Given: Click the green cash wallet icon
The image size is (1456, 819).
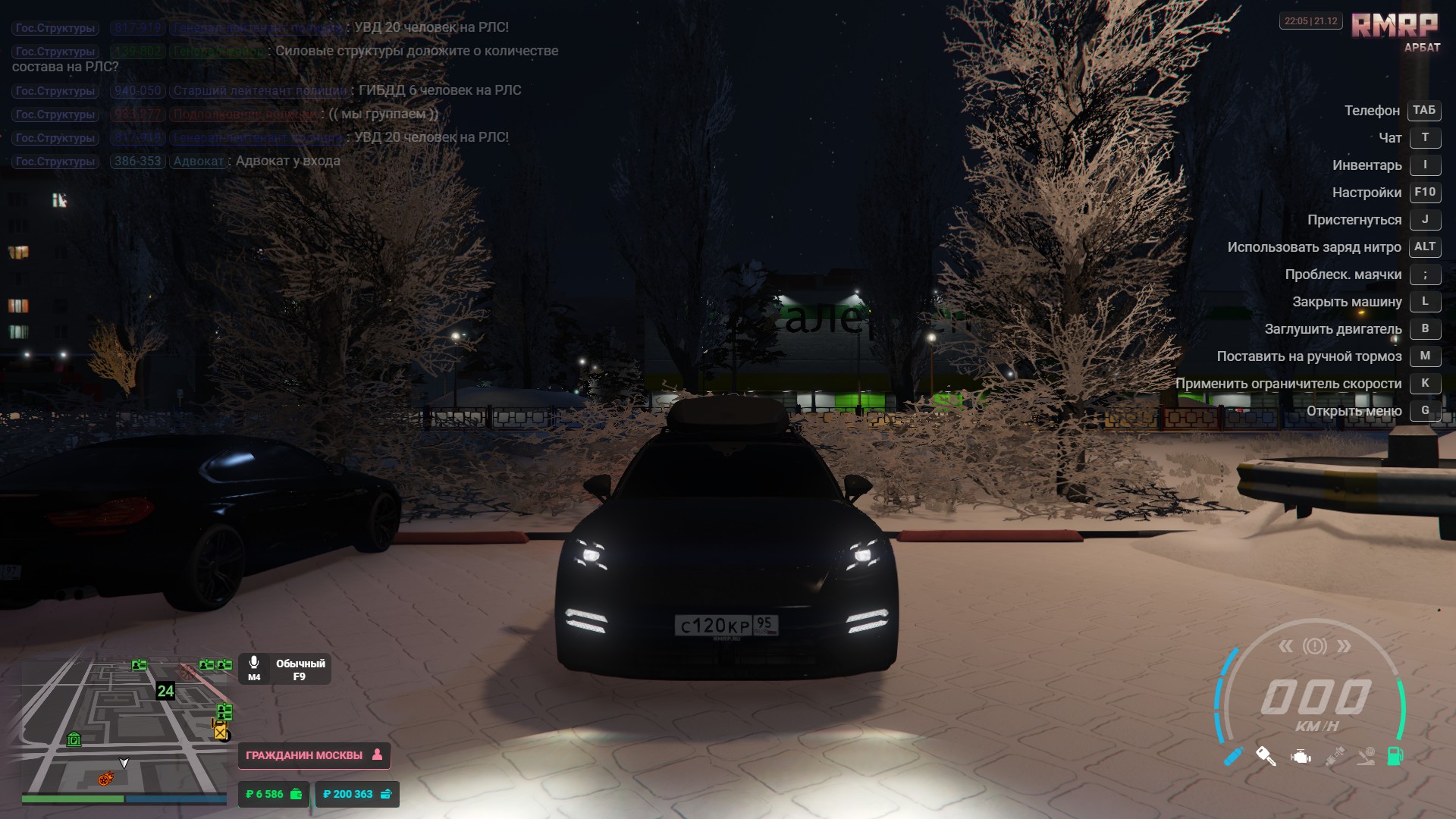Looking at the screenshot, I should pos(297,794).
